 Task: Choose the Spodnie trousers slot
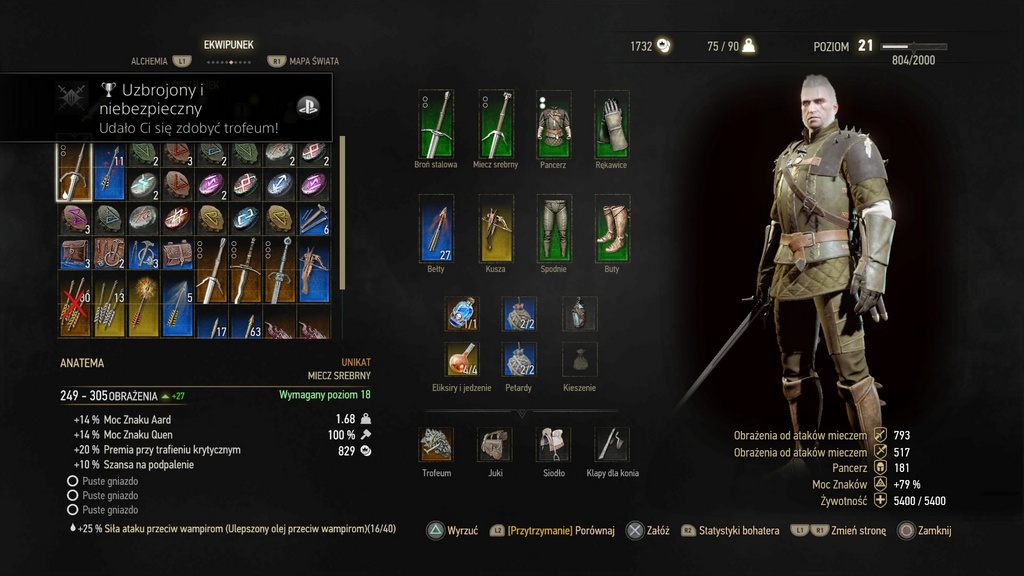(x=554, y=228)
